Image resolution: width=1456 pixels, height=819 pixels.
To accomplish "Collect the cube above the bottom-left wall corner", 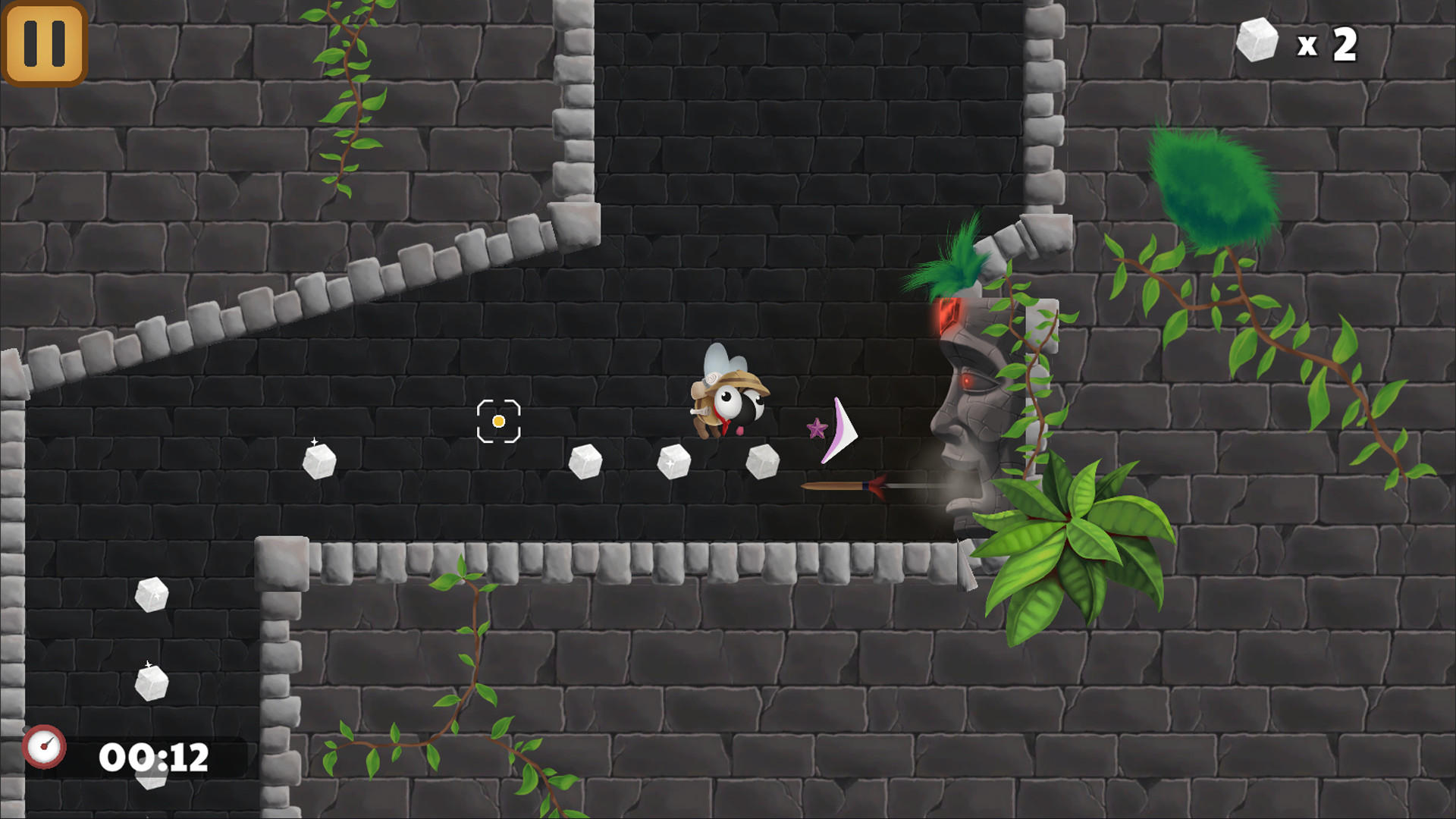I will pos(153,595).
